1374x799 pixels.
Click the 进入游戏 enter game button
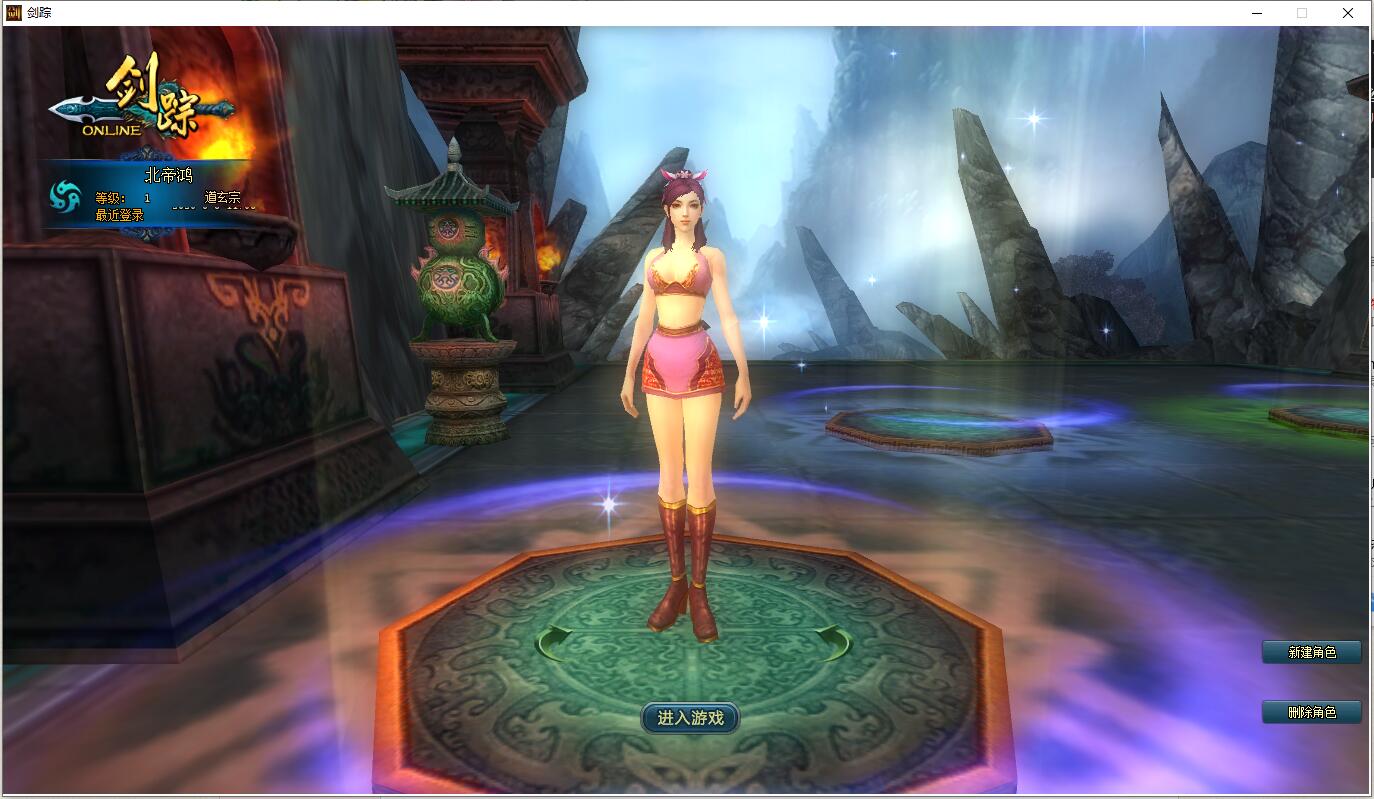click(690, 718)
